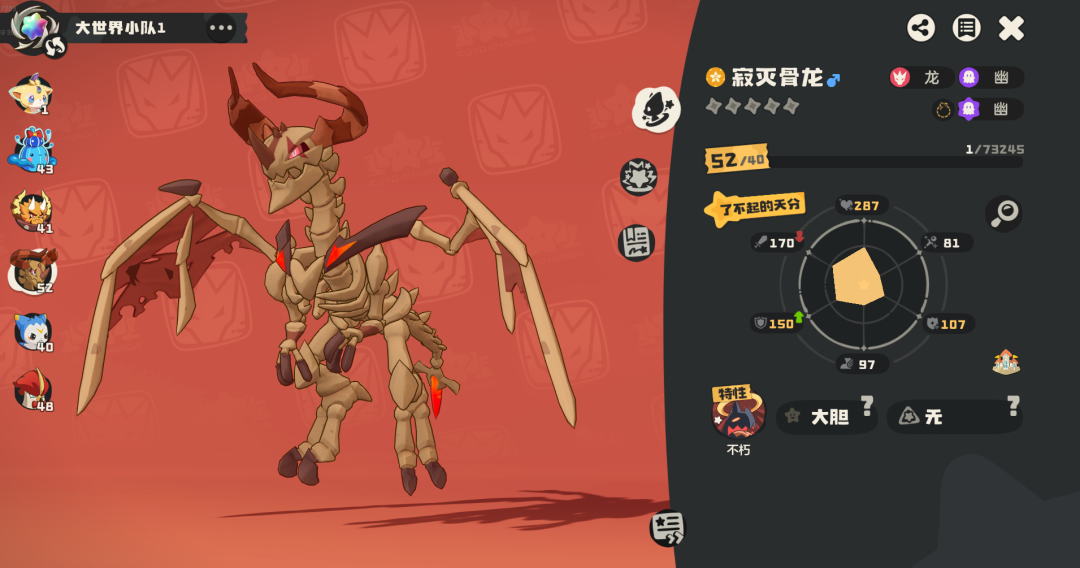1080x568 pixels.
Task: Select the level 41 horned orange pet
Action: [x=31, y=211]
